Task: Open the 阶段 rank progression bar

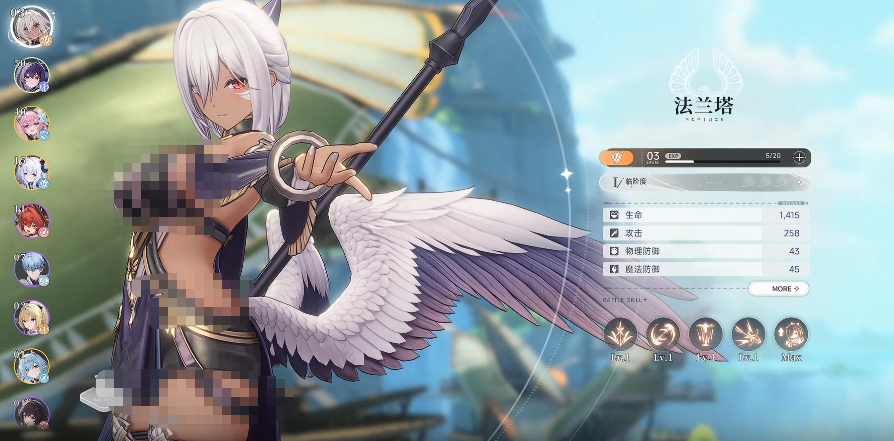Action: pyautogui.click(x=704, y=182)
